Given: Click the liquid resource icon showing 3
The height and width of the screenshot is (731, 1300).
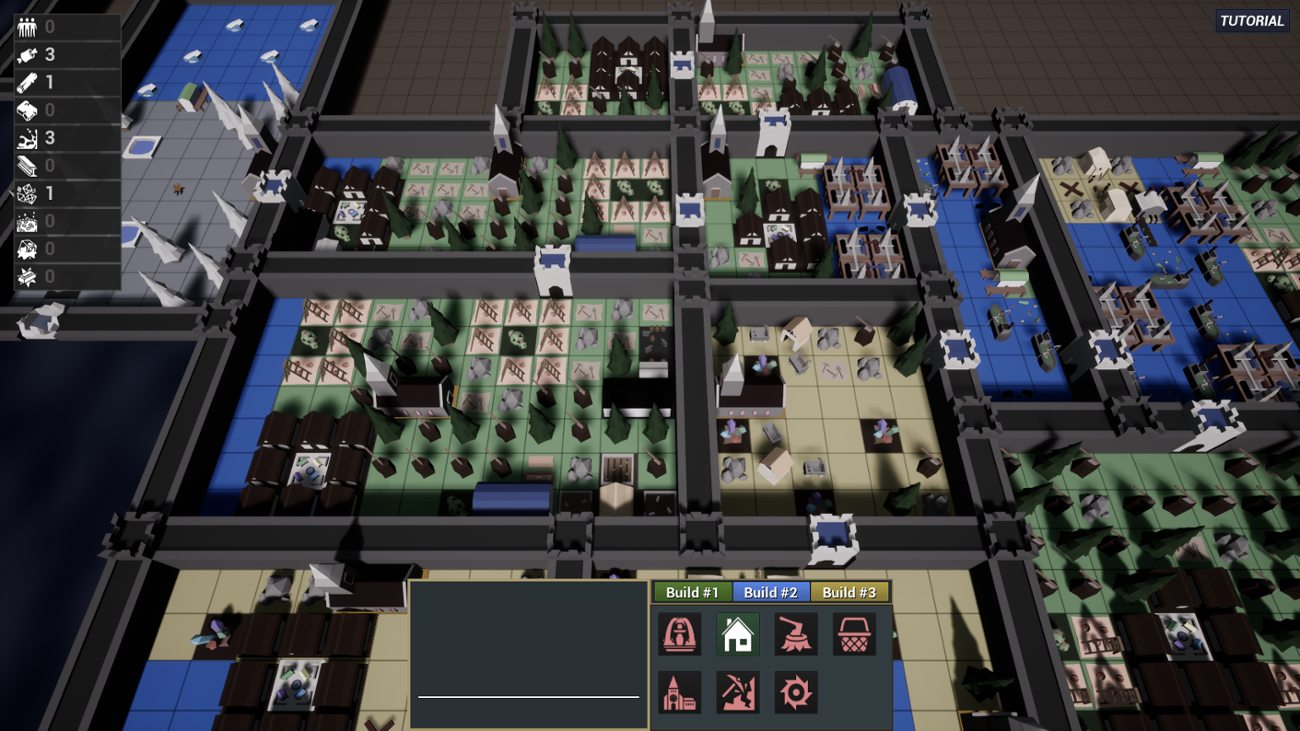Looking at the screenshot, I should point(28,135).
